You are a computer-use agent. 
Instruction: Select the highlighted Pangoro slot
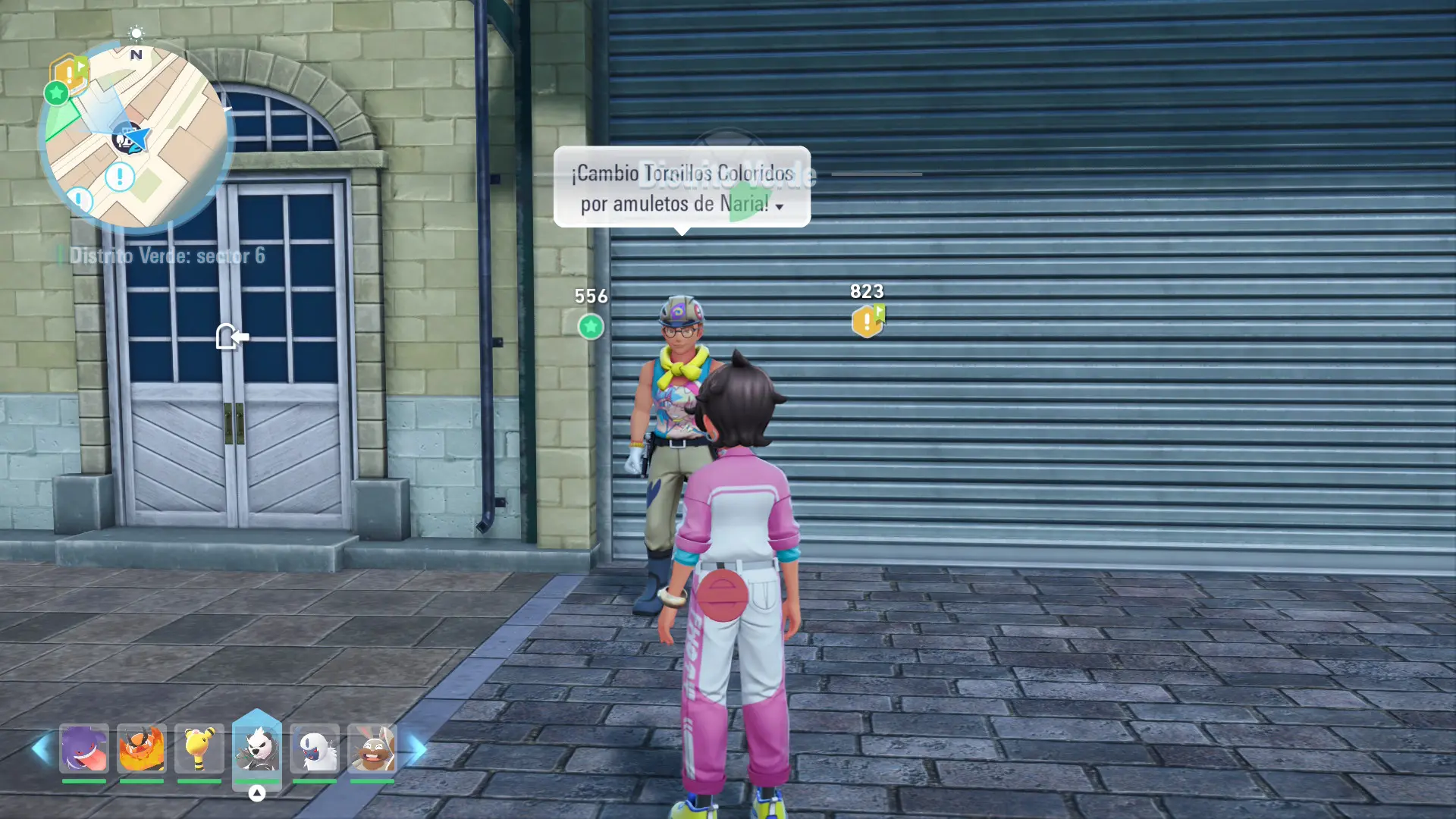[257, 747]
